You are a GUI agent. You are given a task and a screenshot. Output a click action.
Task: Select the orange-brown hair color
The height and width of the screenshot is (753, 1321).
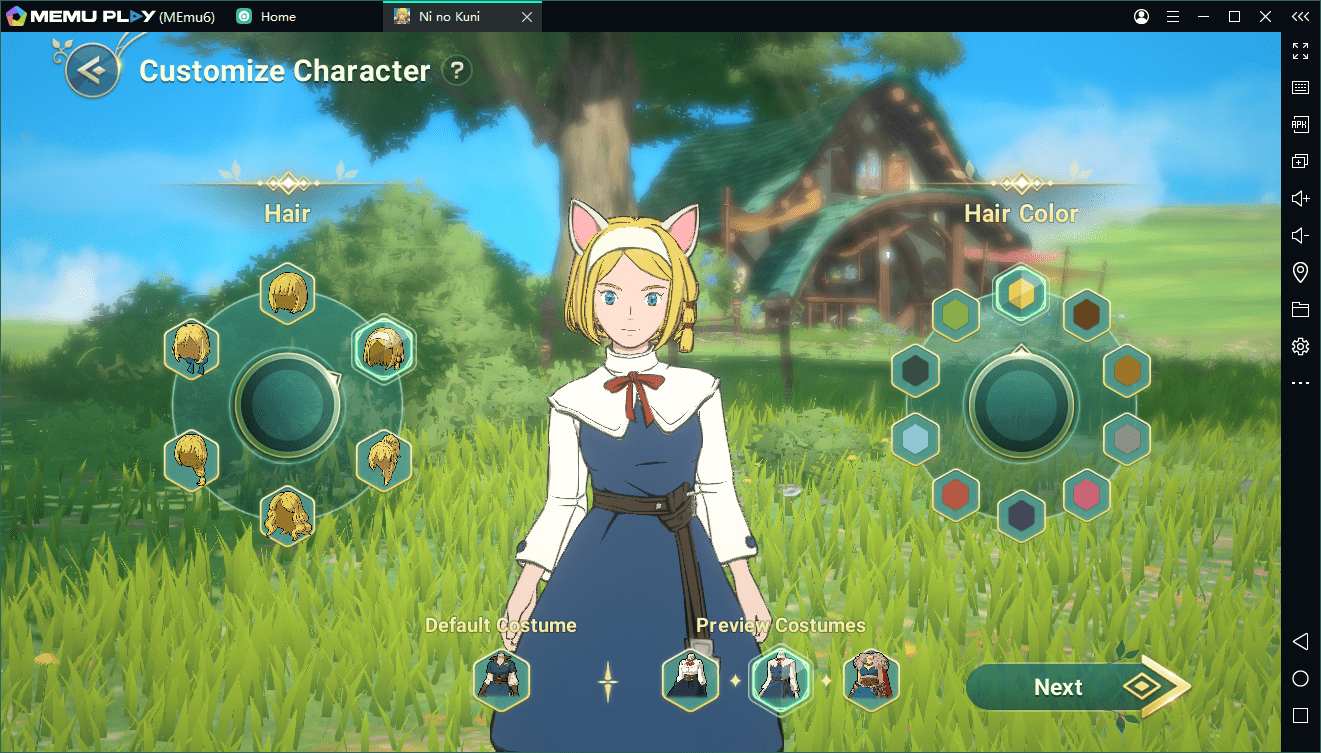(x=1127, y=371)
